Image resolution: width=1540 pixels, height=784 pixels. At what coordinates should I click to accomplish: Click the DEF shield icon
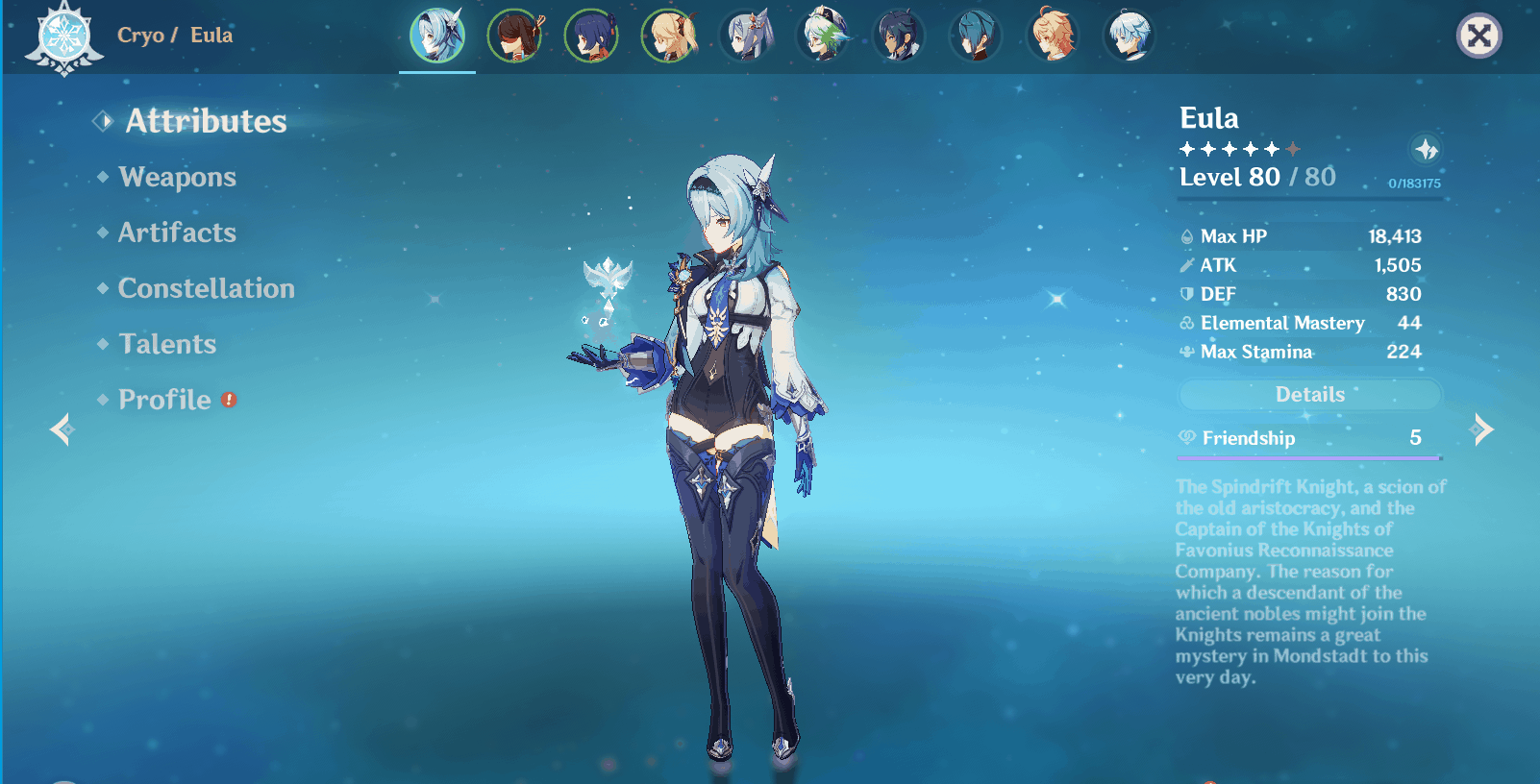point(1186,294)
